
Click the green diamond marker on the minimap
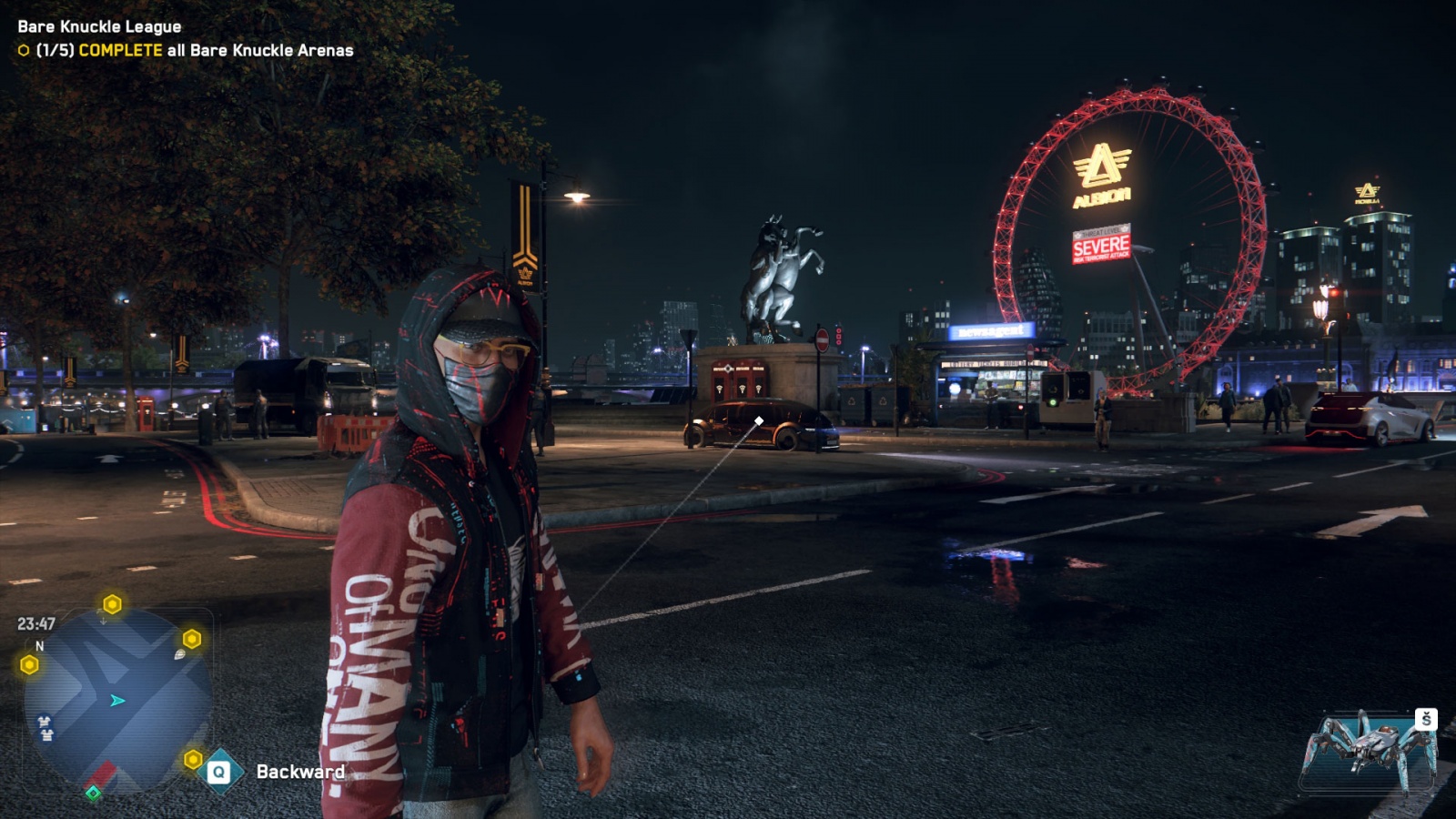point(93,794)
